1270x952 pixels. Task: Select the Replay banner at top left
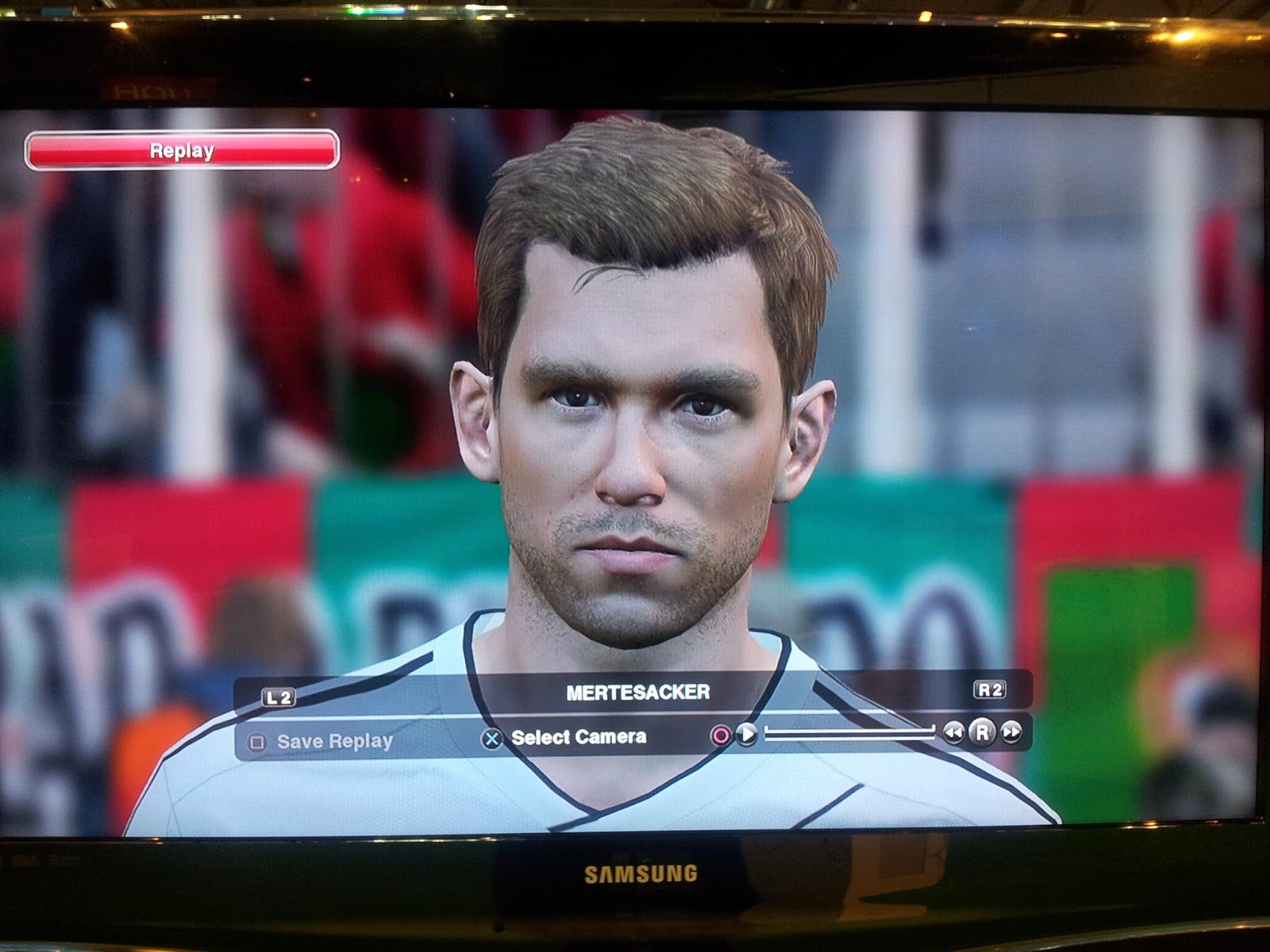pyautogui.click(x=181, y=148)
